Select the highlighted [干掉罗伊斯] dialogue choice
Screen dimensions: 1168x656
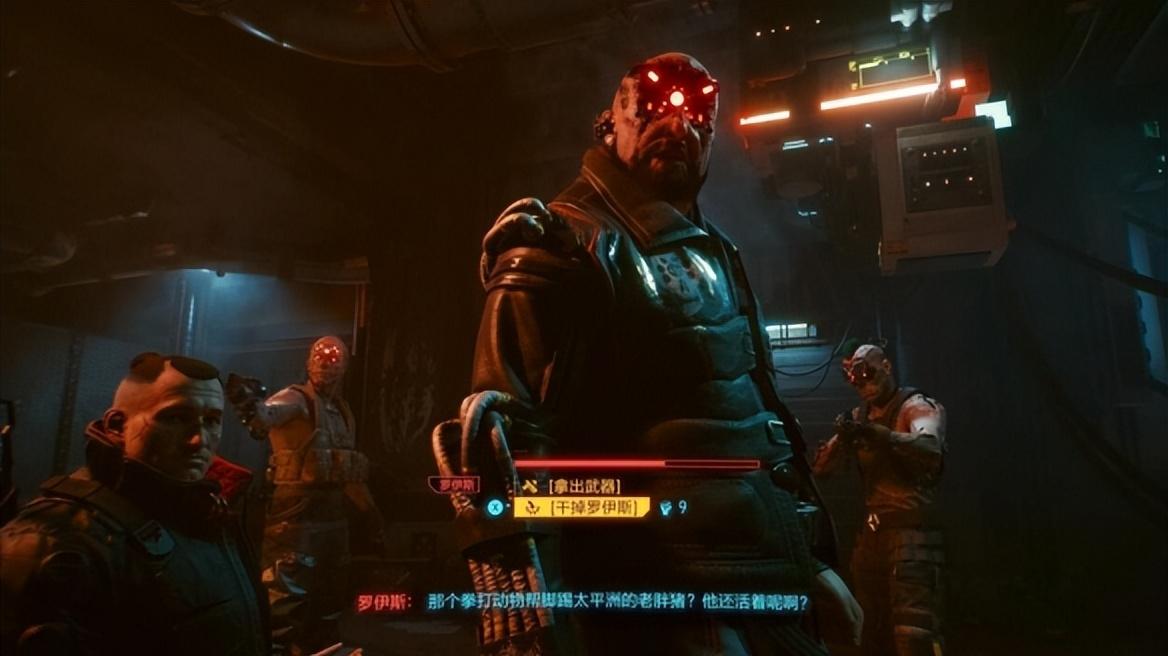pos(582,507)
